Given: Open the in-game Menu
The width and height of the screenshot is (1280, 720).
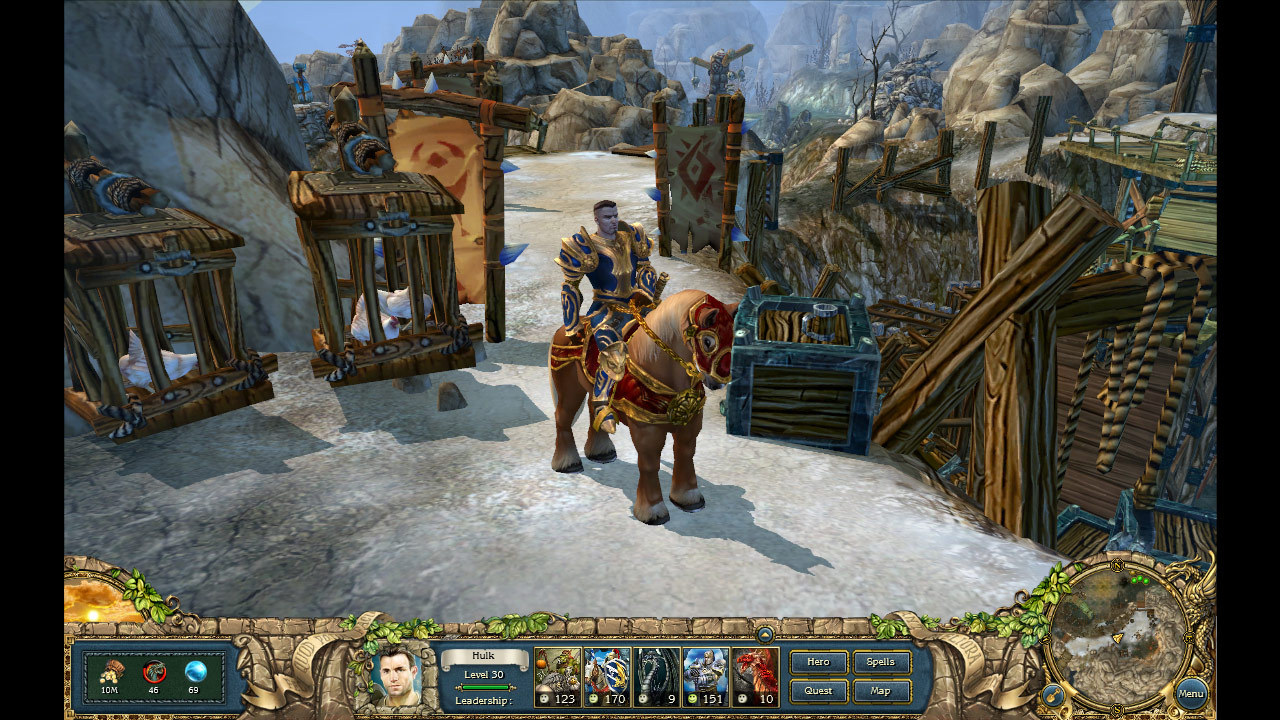Looking at the screenshot, I should click(1191, 693).
